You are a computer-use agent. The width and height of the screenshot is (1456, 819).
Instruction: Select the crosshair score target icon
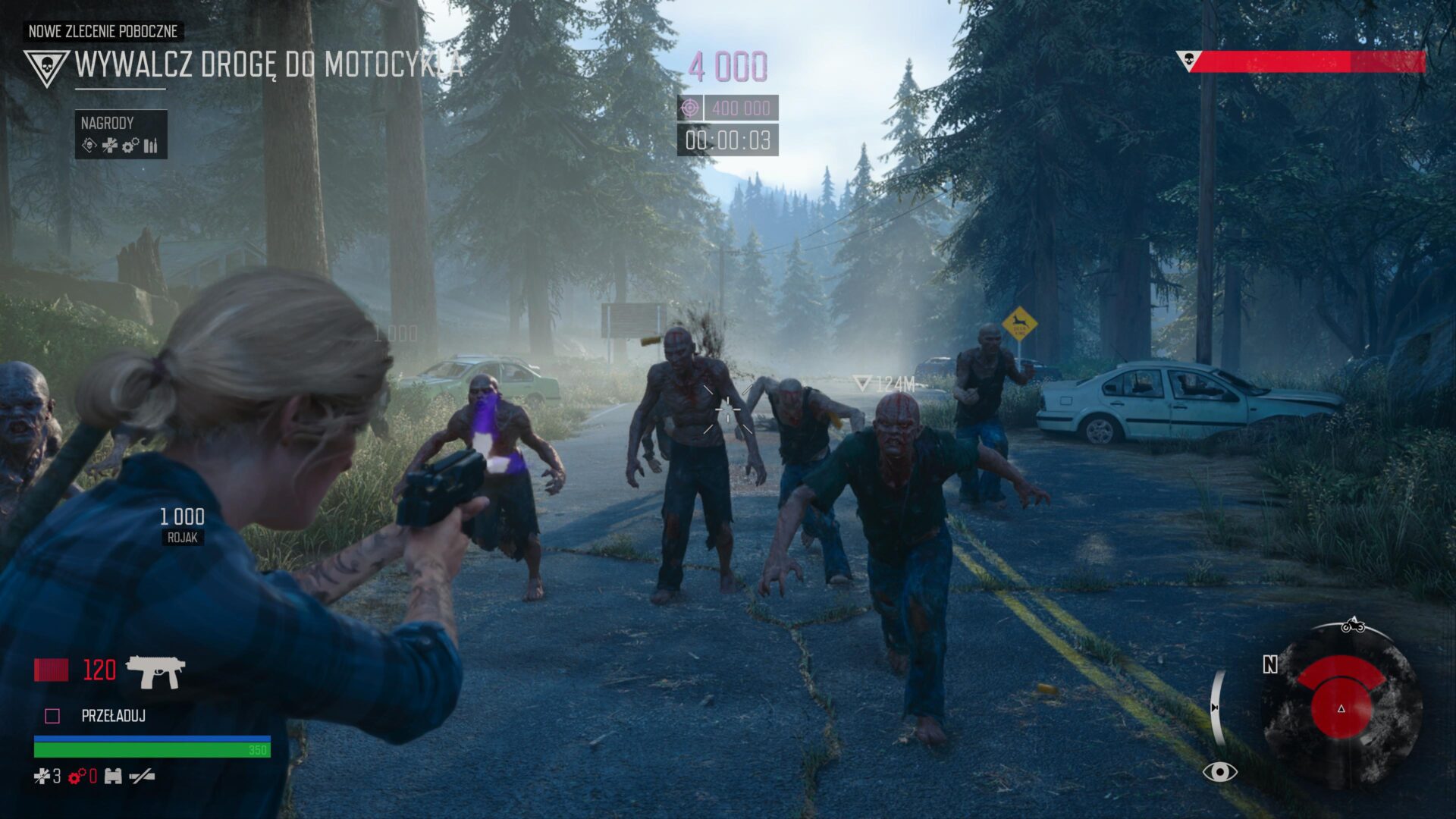pyautogui.click(x=690, y=108)
